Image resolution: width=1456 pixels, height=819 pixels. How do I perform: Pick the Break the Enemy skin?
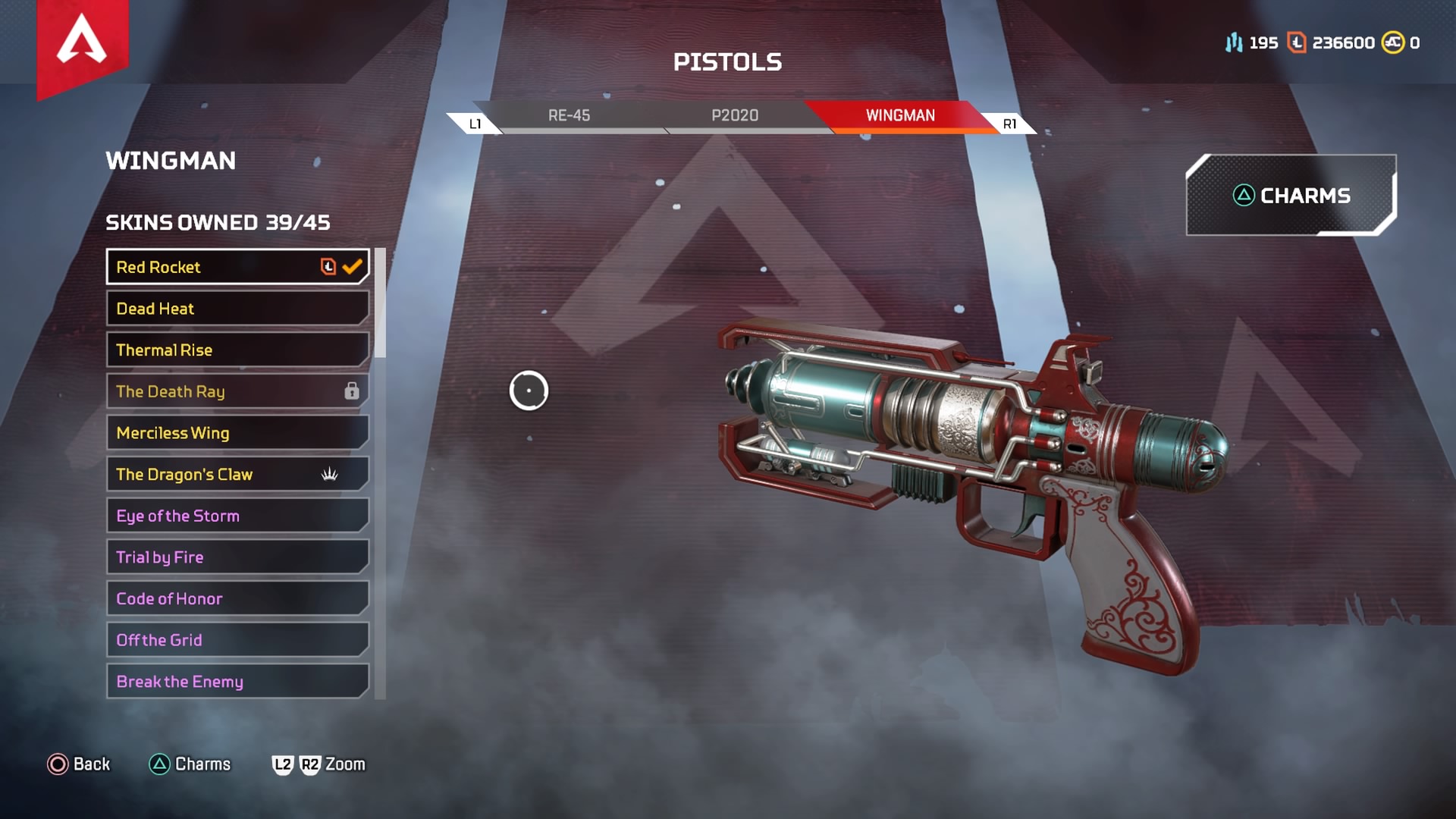[237, 681]
